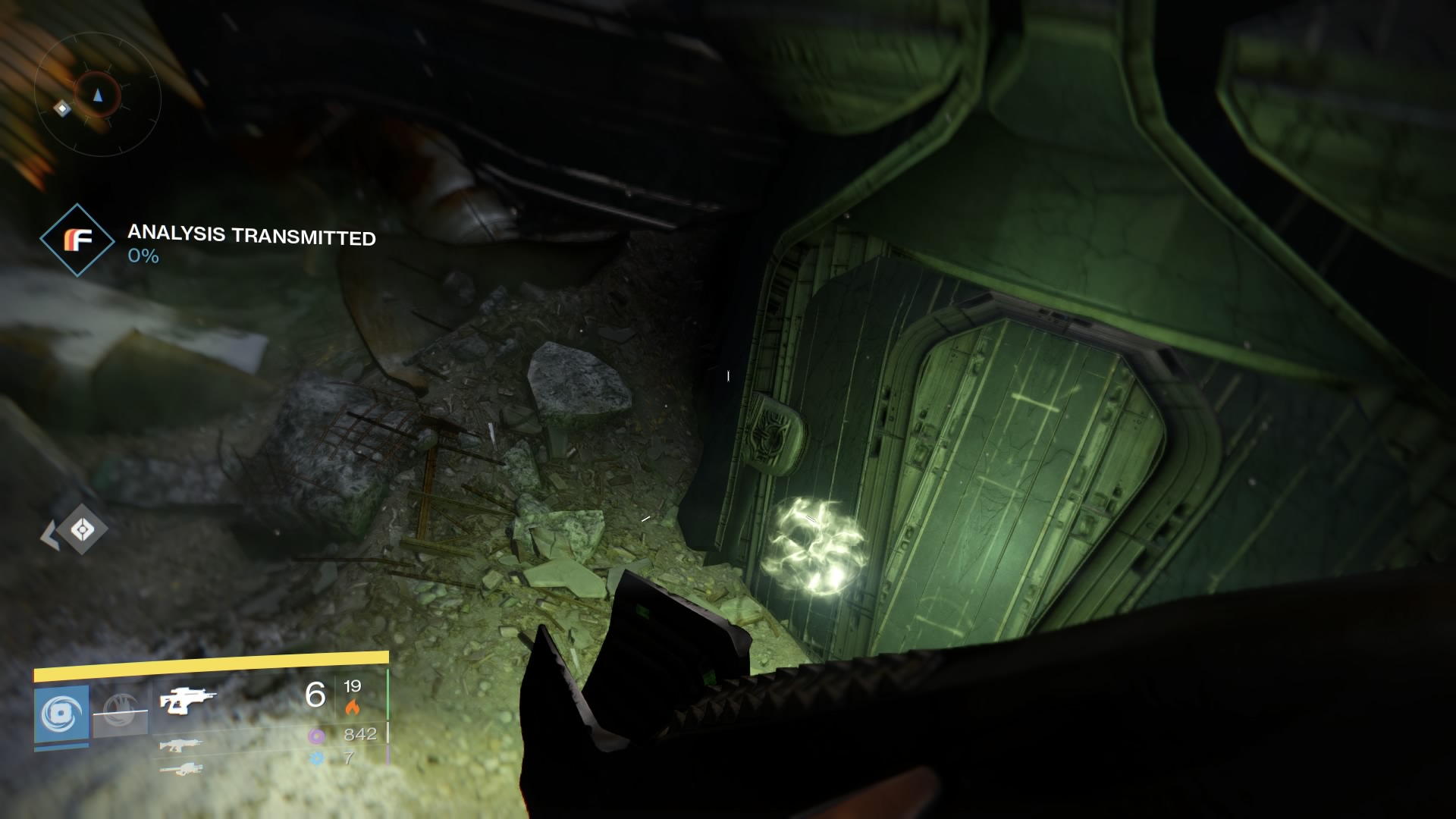Image resolution: width=1456 pixels, height=819 pixels.
Task: Click the diamond marker on the radar
Action: [x=62, y=109]
